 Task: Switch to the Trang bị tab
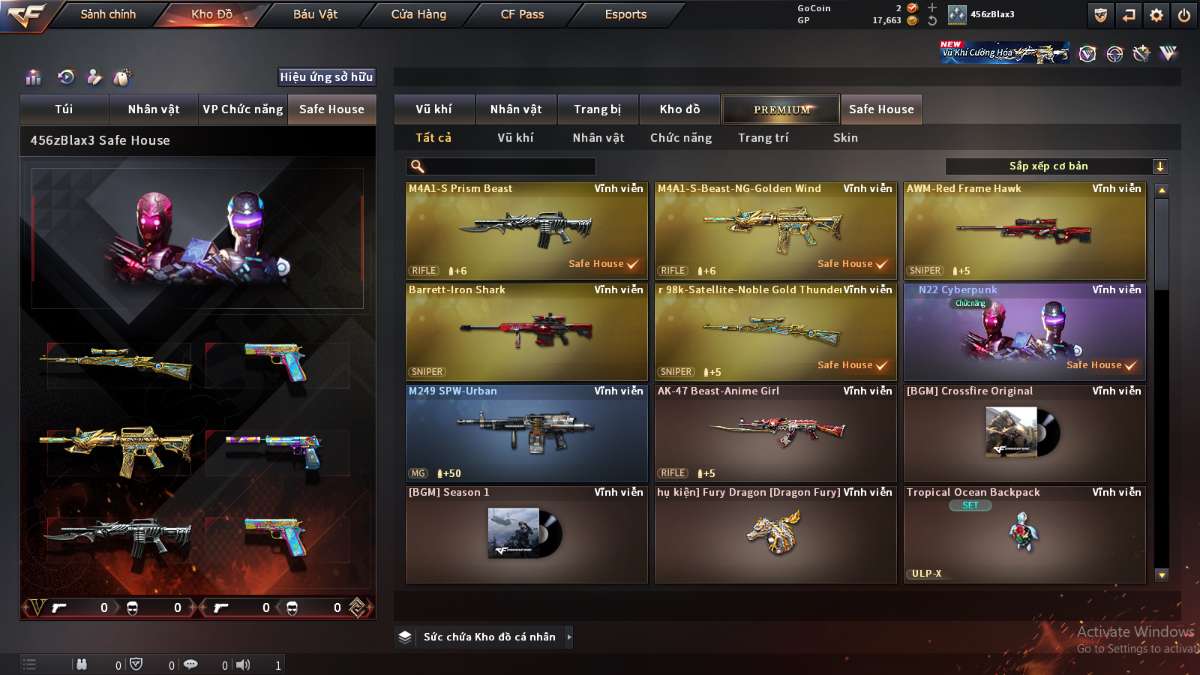coord(598,109)
